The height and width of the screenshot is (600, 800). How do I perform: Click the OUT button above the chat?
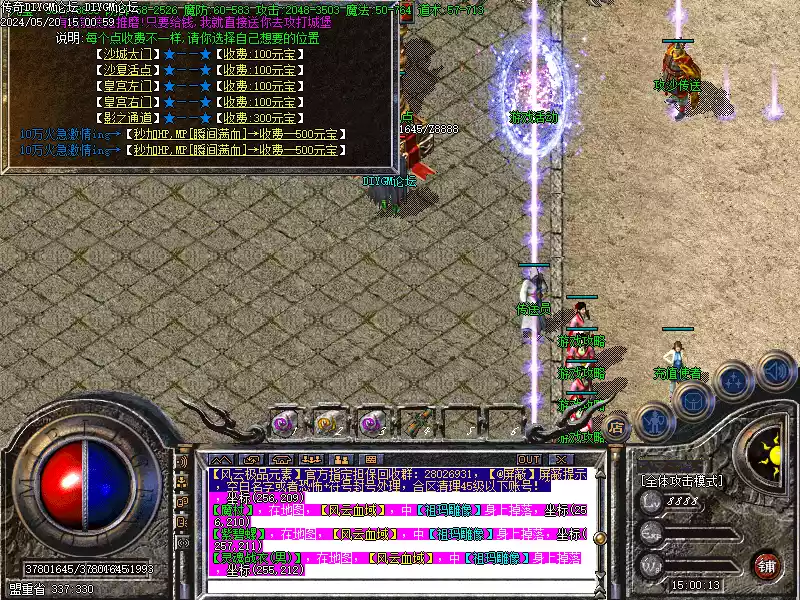tap(529, 458)
